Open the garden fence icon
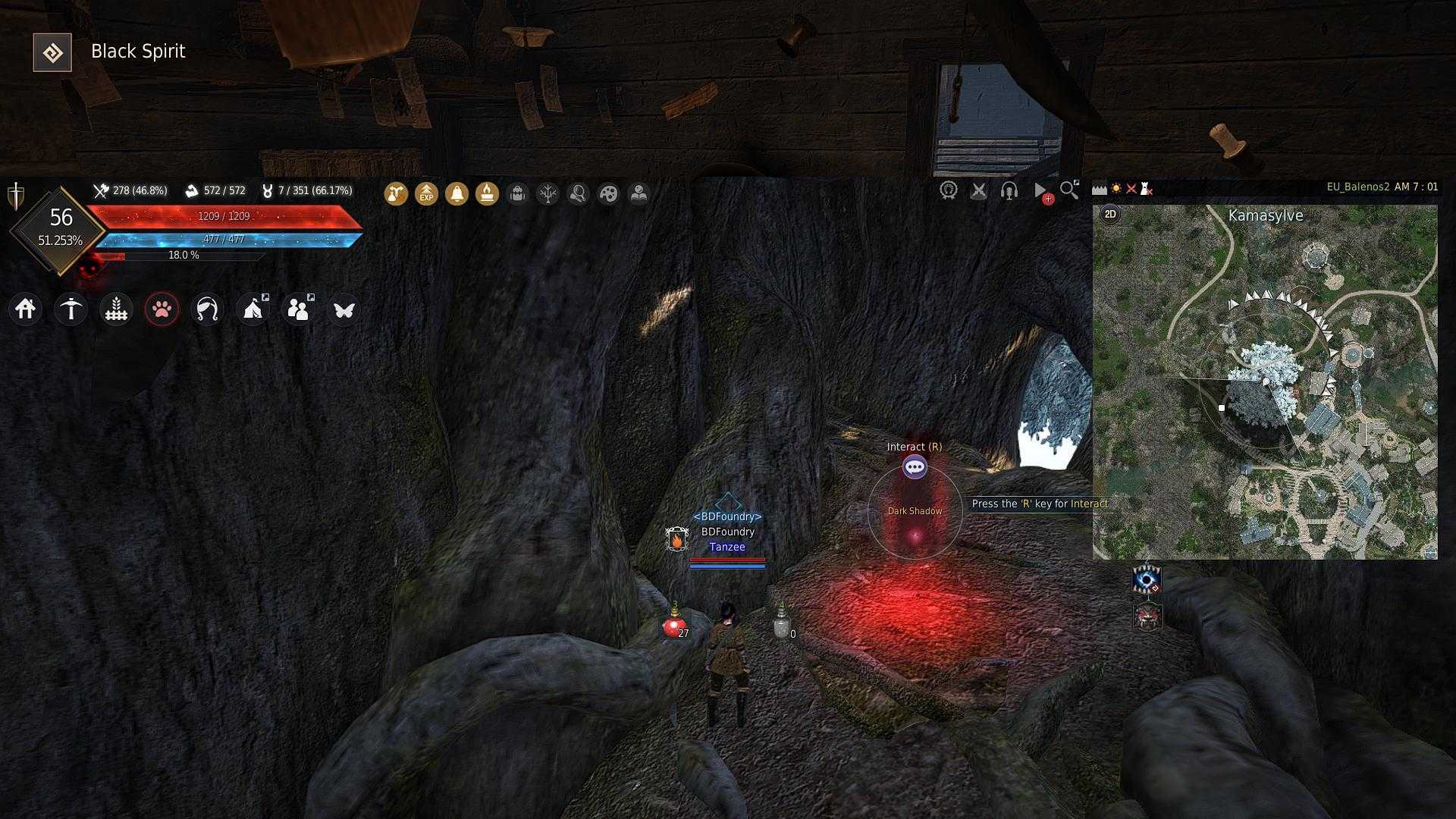 116,309
